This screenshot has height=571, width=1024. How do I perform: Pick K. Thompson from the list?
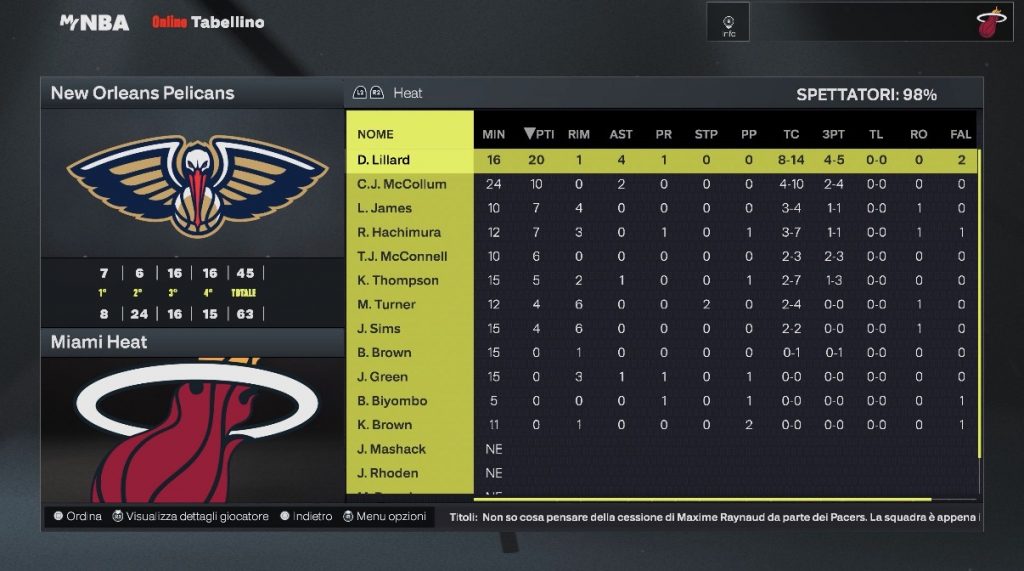pyautogui.click(x=398, y=280)
